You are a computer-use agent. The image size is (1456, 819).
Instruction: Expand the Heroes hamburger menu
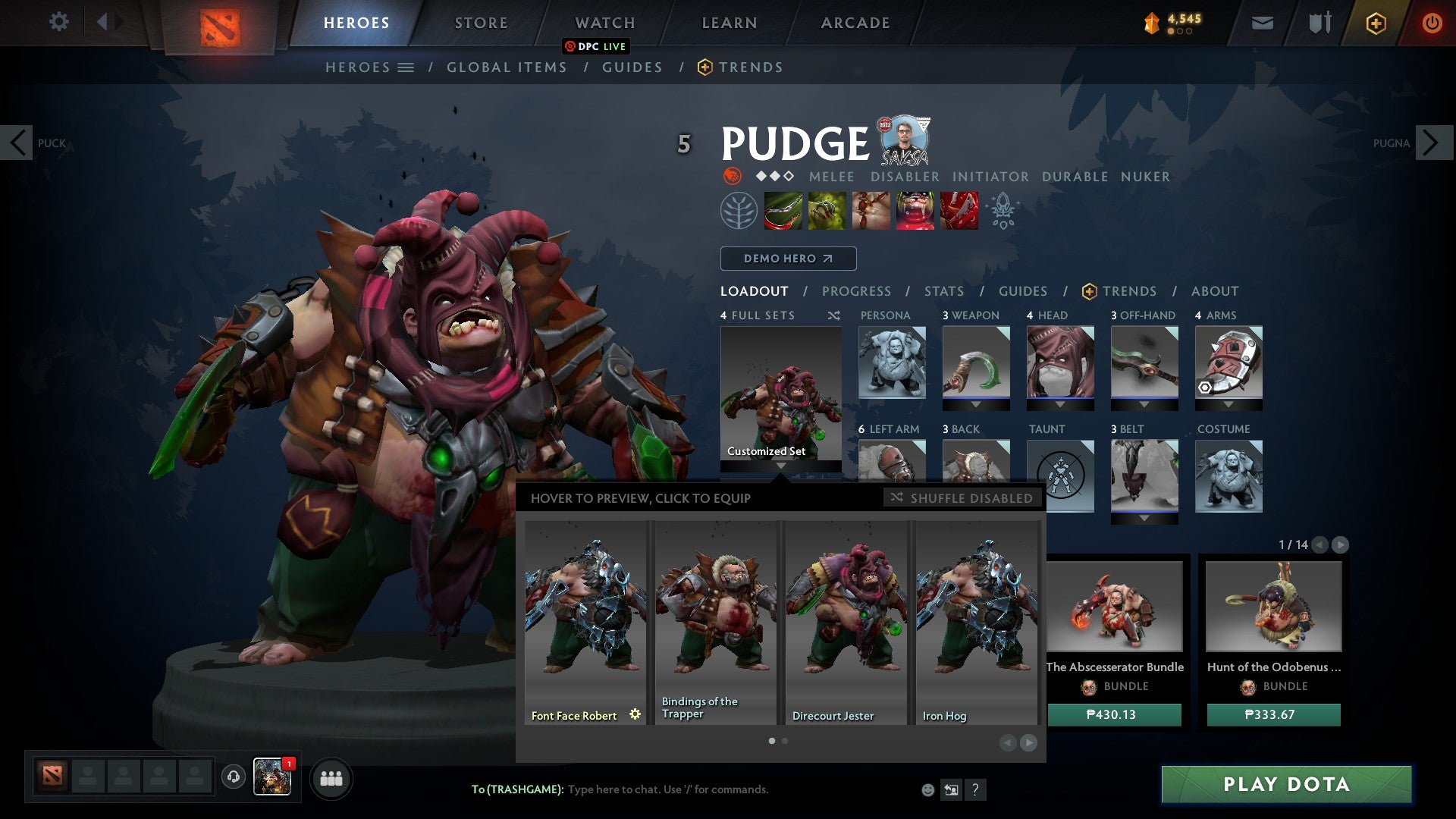(406, 67)
